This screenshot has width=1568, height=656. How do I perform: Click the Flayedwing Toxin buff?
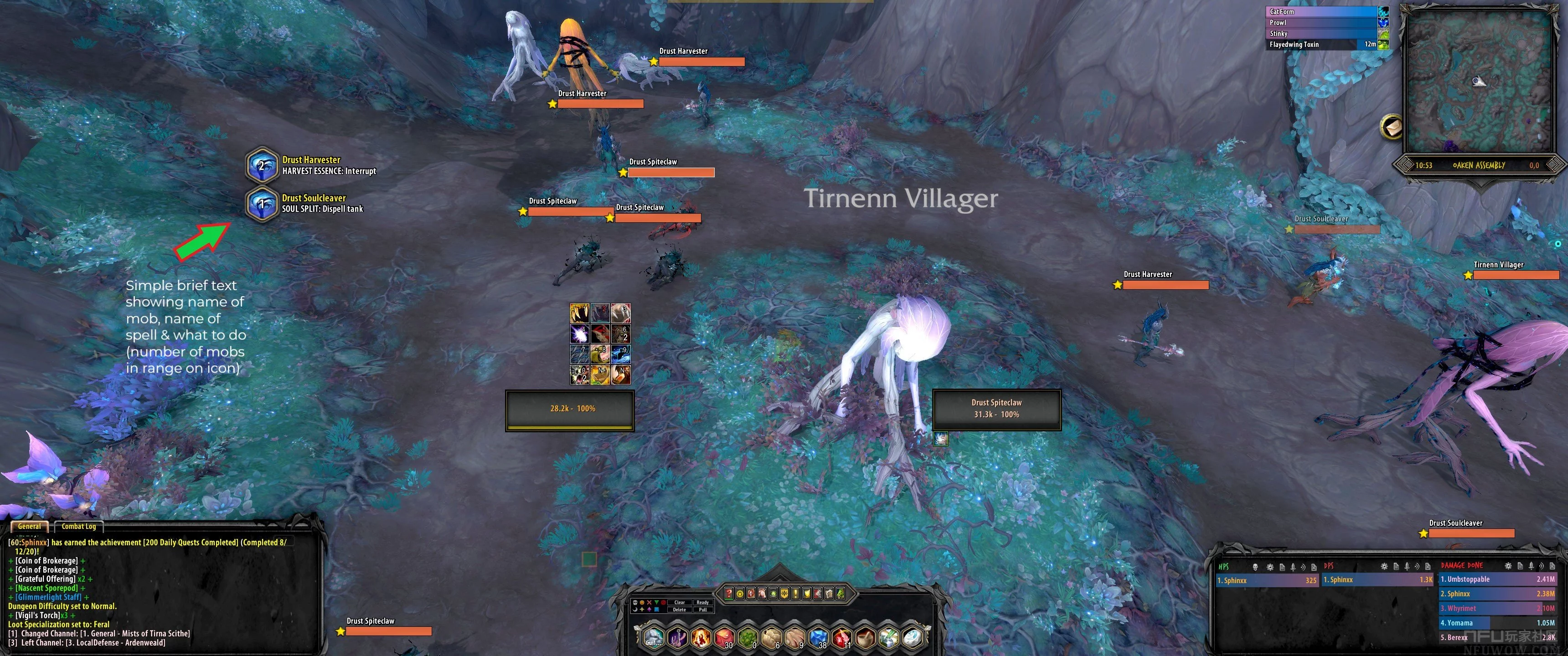[x=1321, y=45]
